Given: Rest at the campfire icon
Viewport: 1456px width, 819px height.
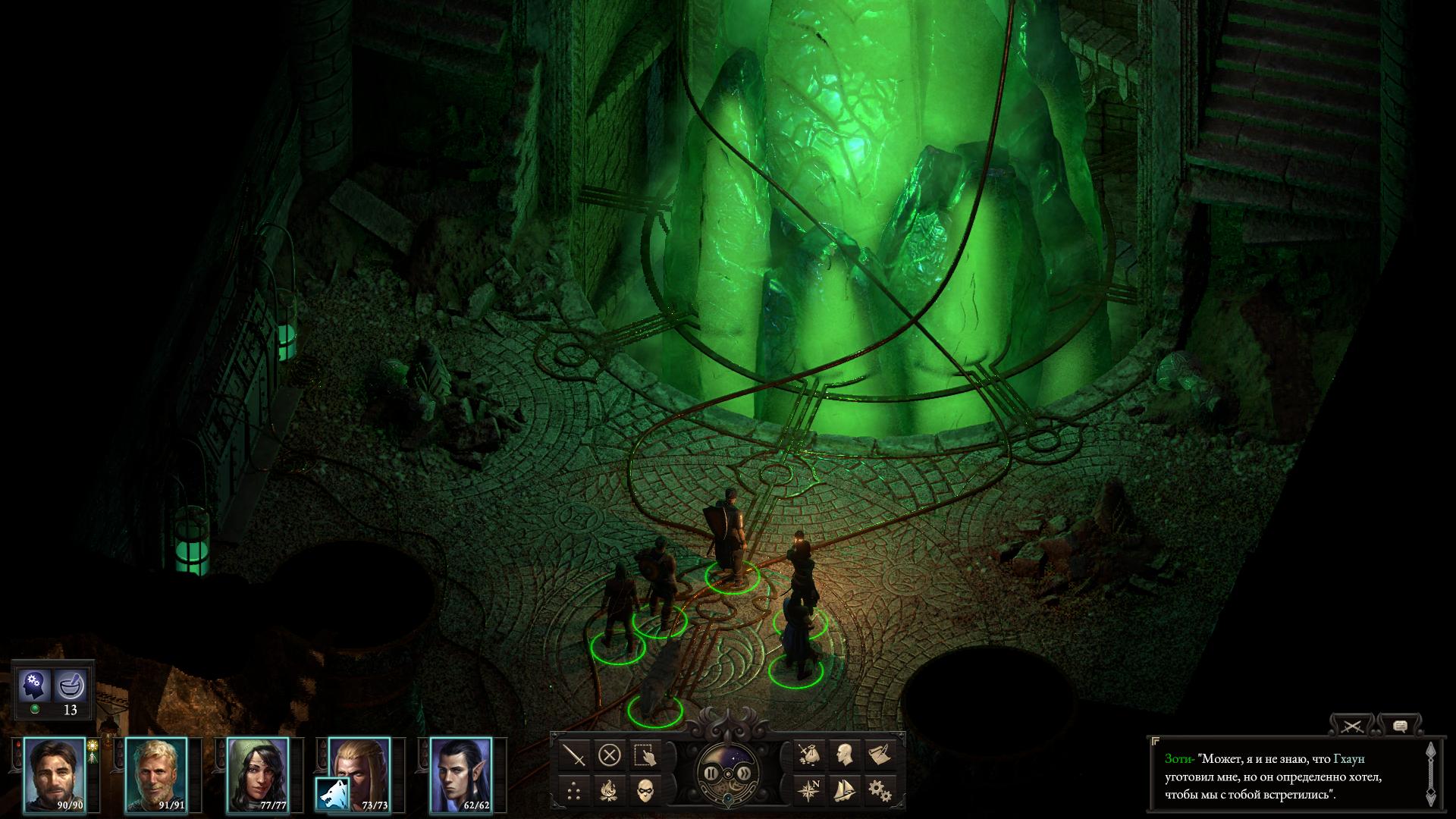Looking at the screenshot, I should pyautogui.click(x=610, y=791).
